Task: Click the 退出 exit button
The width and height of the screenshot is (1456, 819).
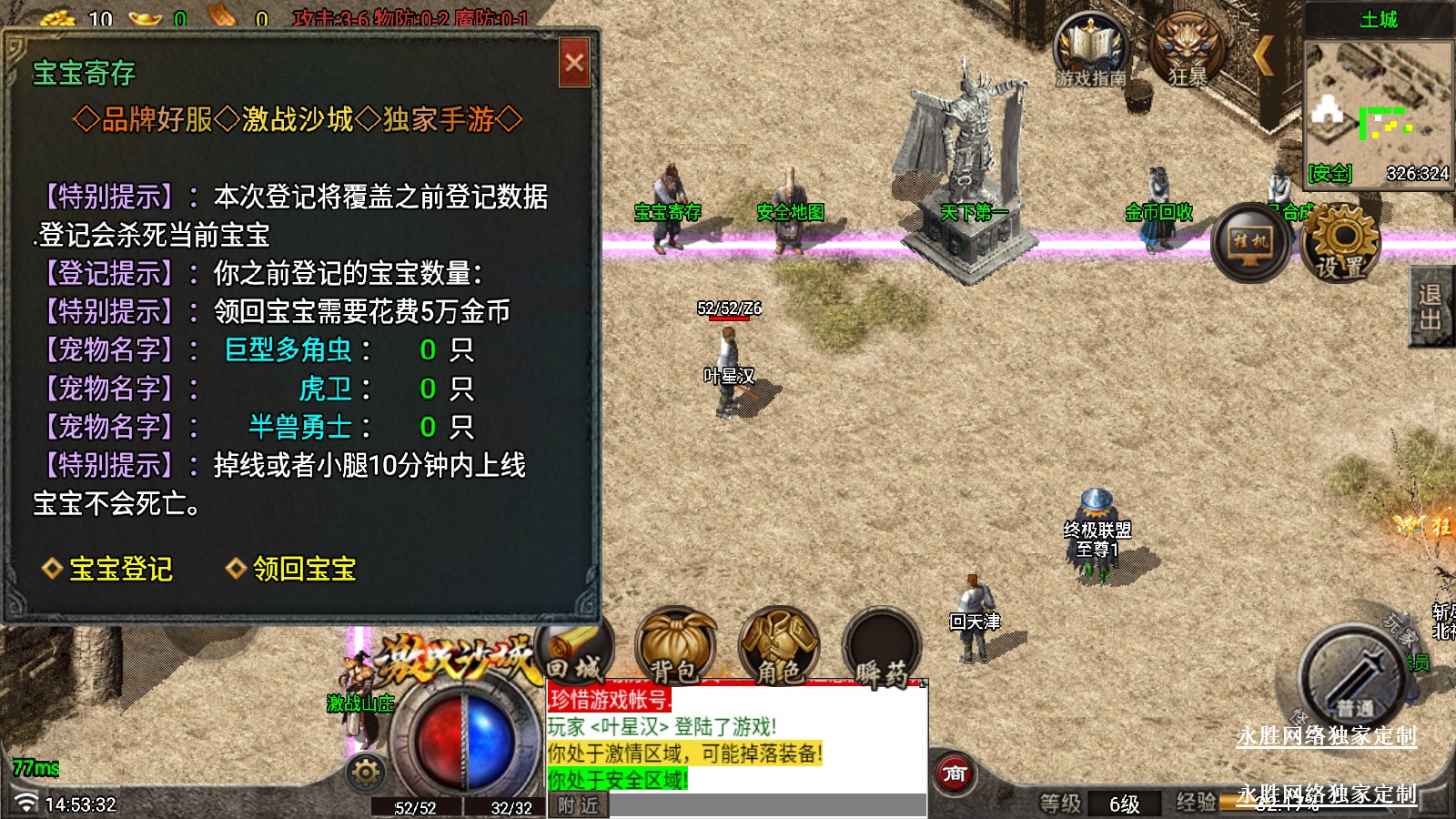Action: coord(1431,307)
